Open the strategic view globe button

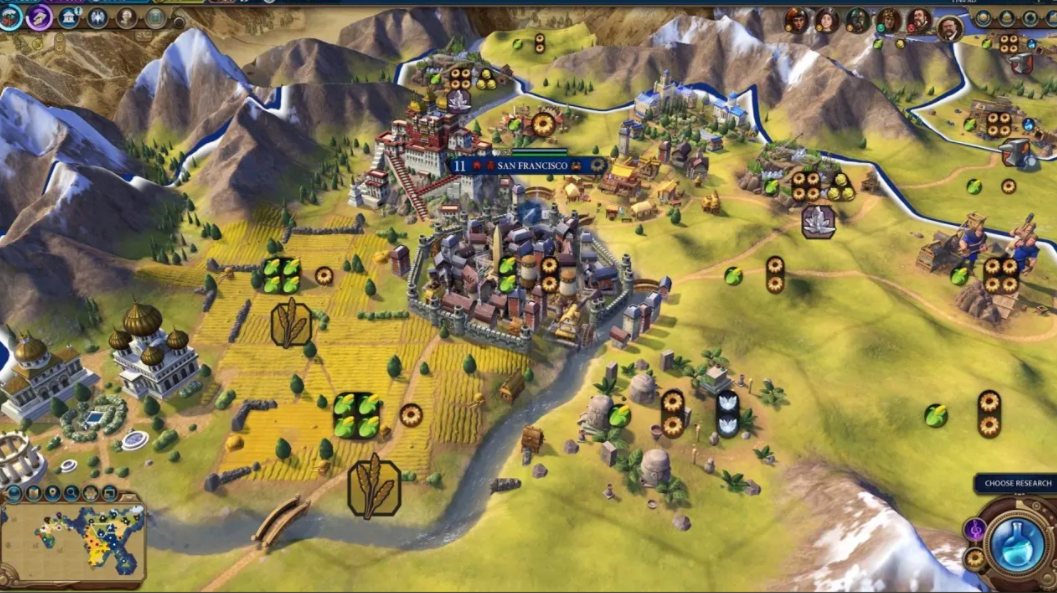[x=13, y=493]
